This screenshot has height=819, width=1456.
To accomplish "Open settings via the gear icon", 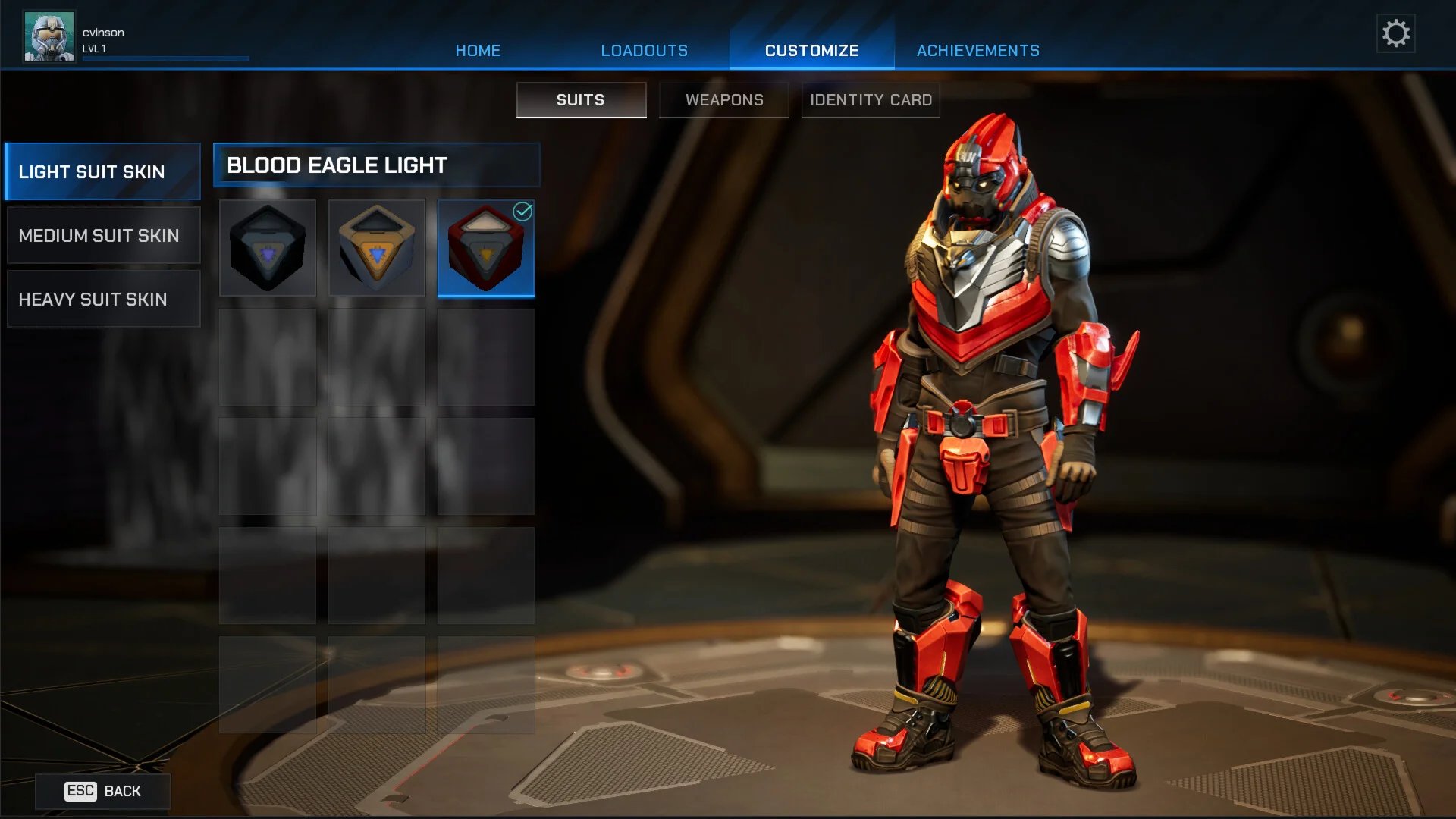I will tap(1395, 33).
